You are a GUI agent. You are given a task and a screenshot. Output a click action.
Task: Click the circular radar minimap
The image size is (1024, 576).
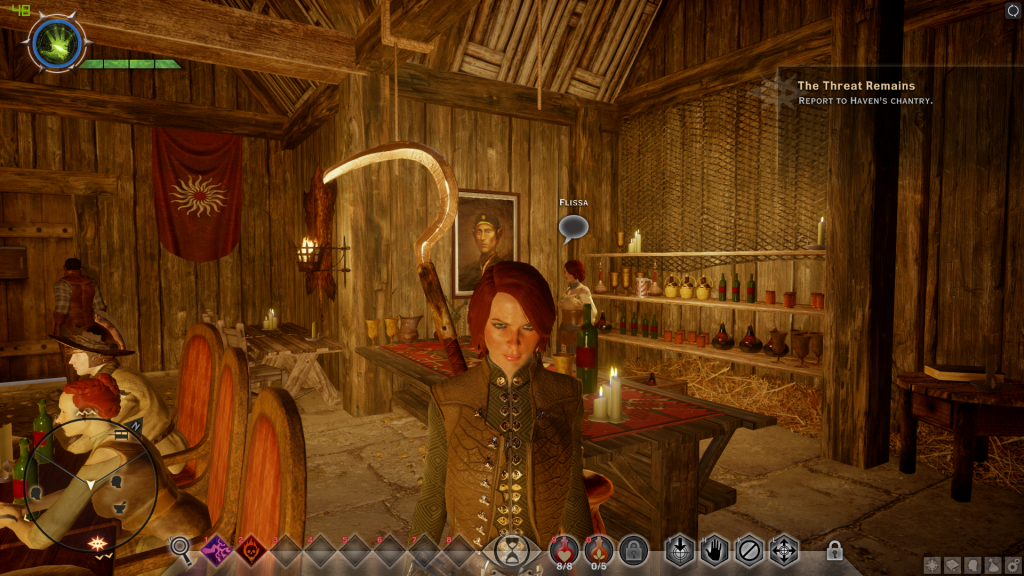[x=90, y=483]
